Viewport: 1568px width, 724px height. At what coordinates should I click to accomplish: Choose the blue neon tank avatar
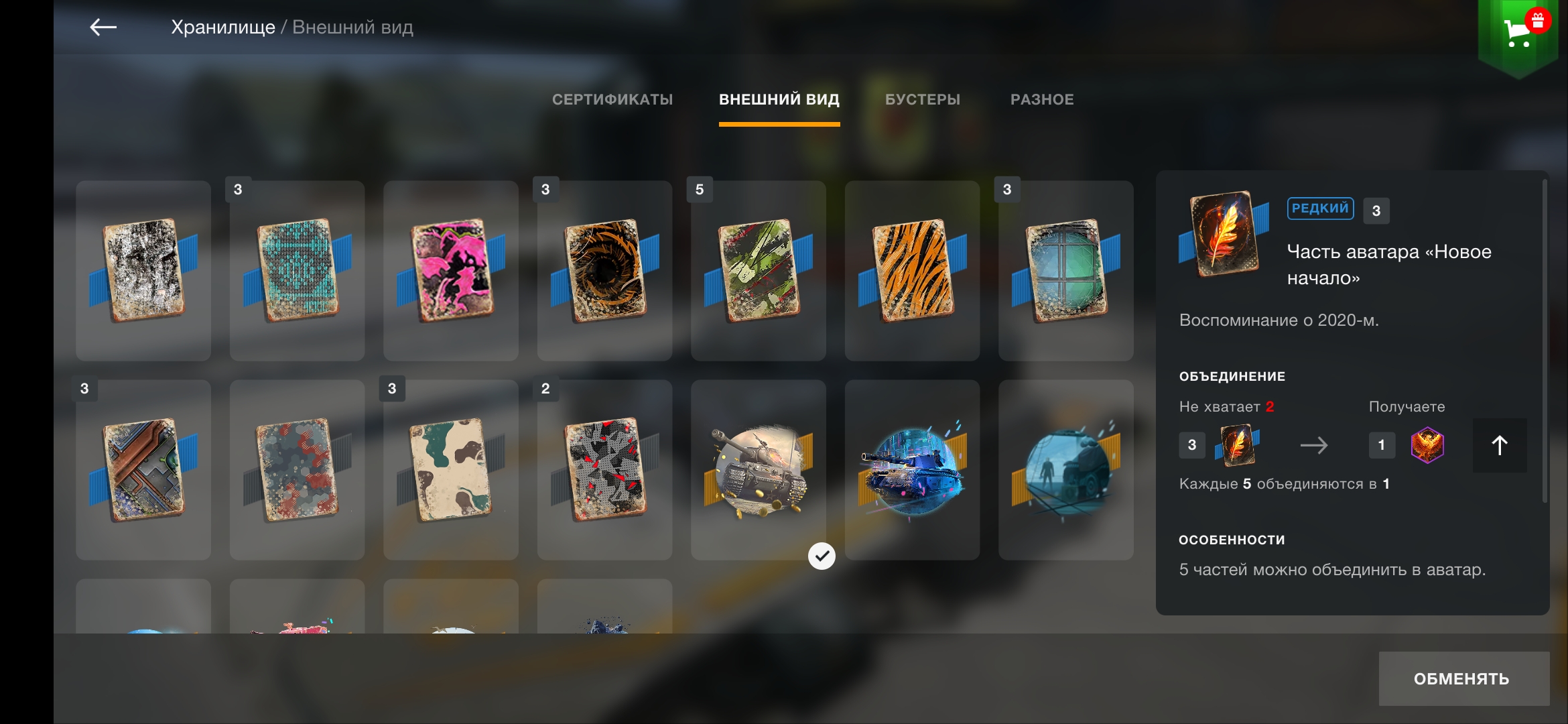912,470
